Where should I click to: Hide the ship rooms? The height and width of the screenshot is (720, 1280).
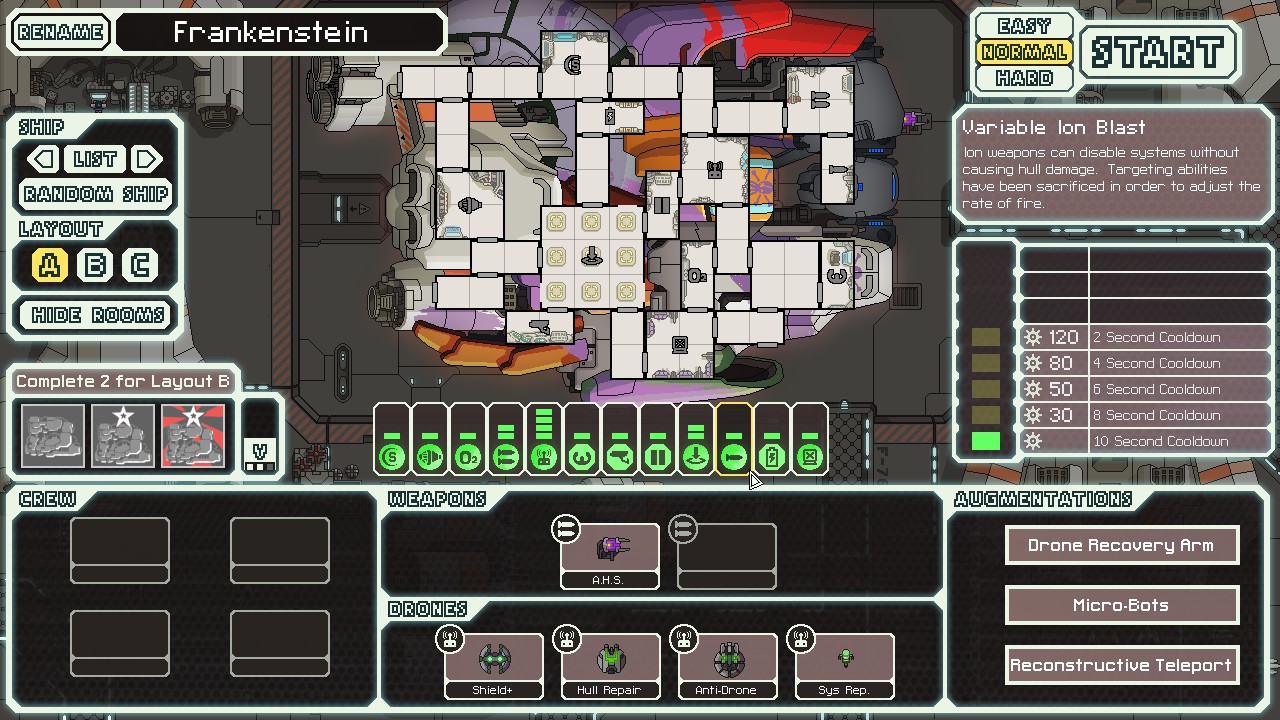(x=97, y=315)
